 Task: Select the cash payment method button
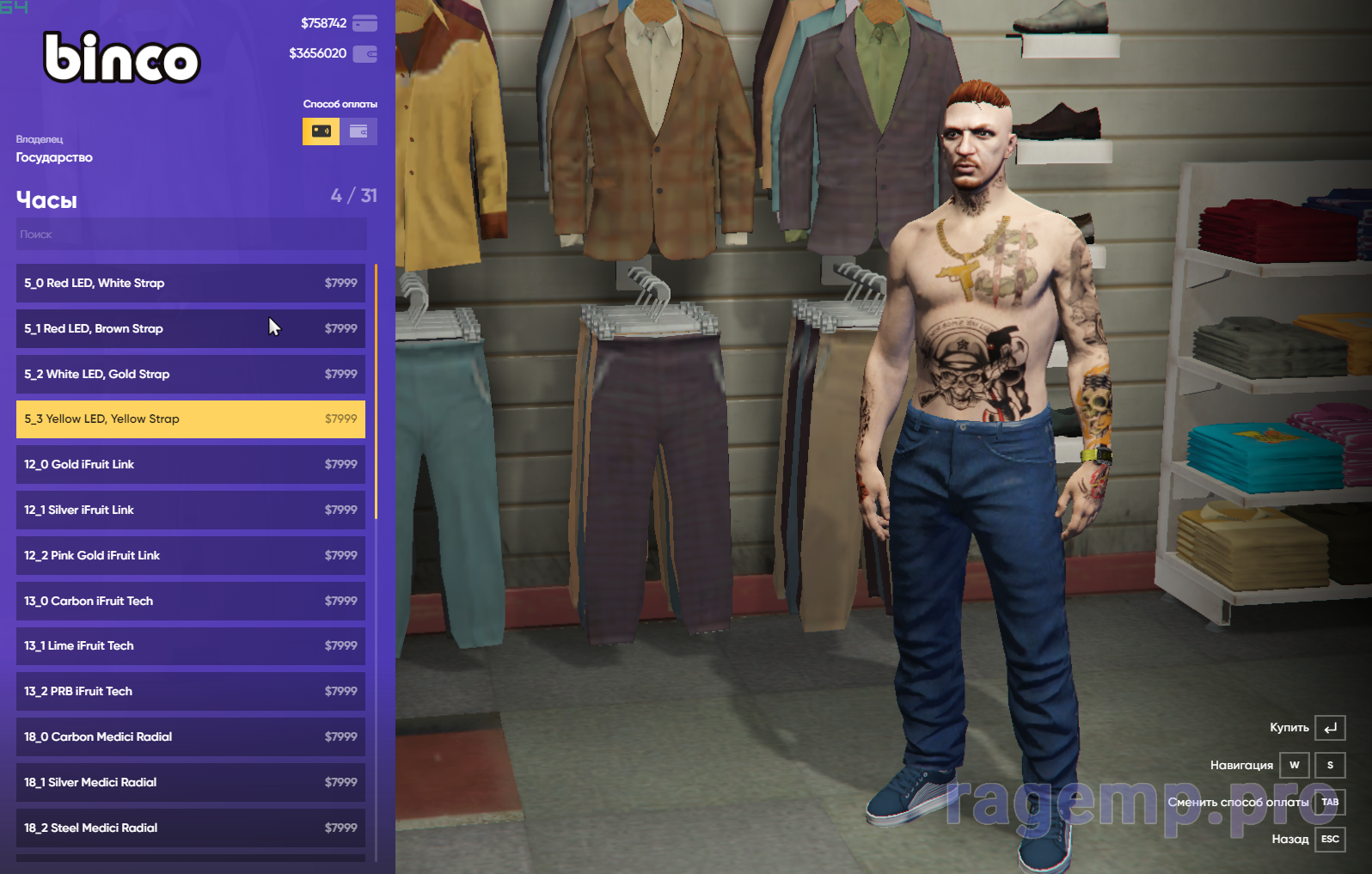pos(321,131)
